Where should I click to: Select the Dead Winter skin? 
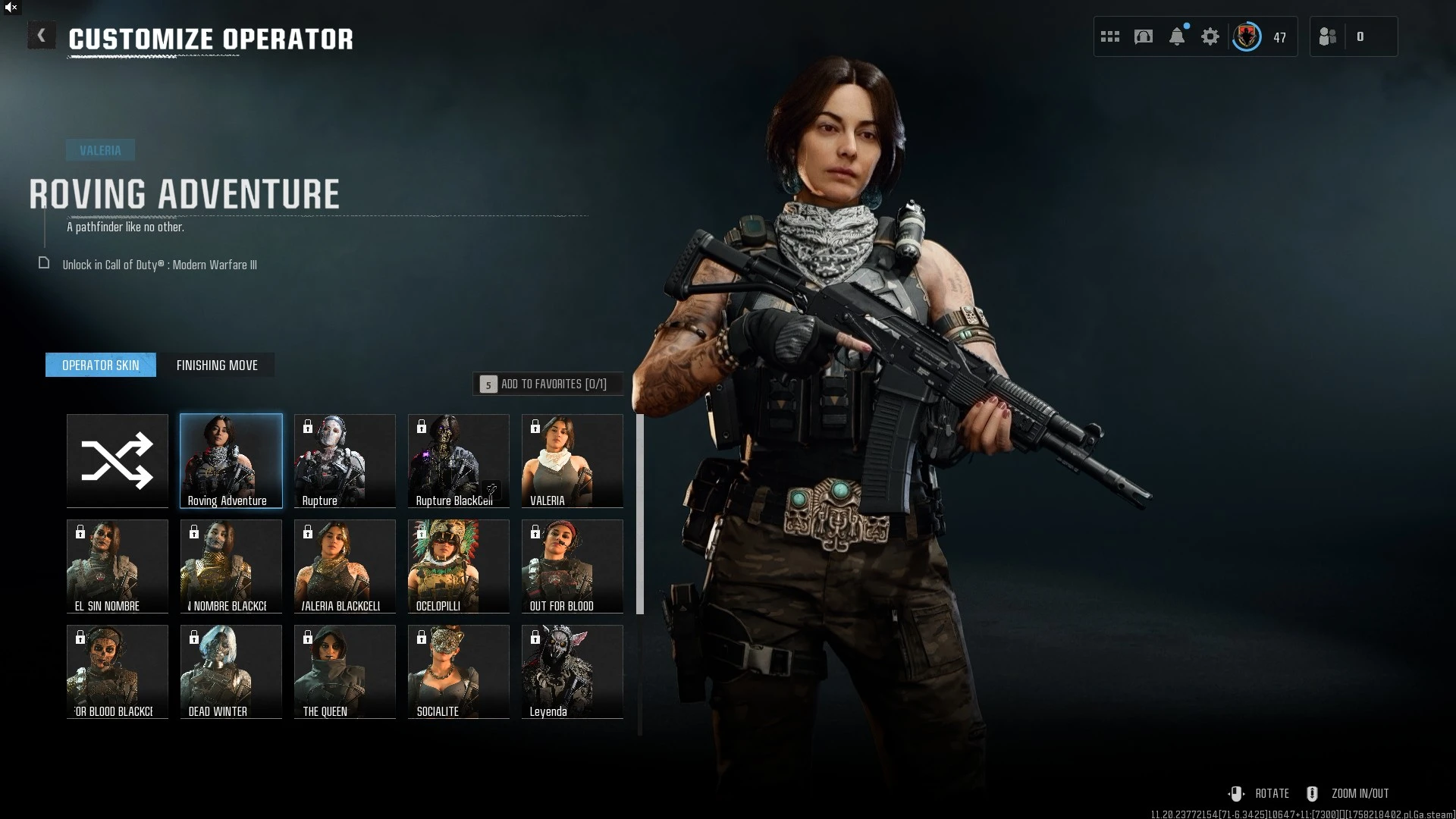click(231, 671)
